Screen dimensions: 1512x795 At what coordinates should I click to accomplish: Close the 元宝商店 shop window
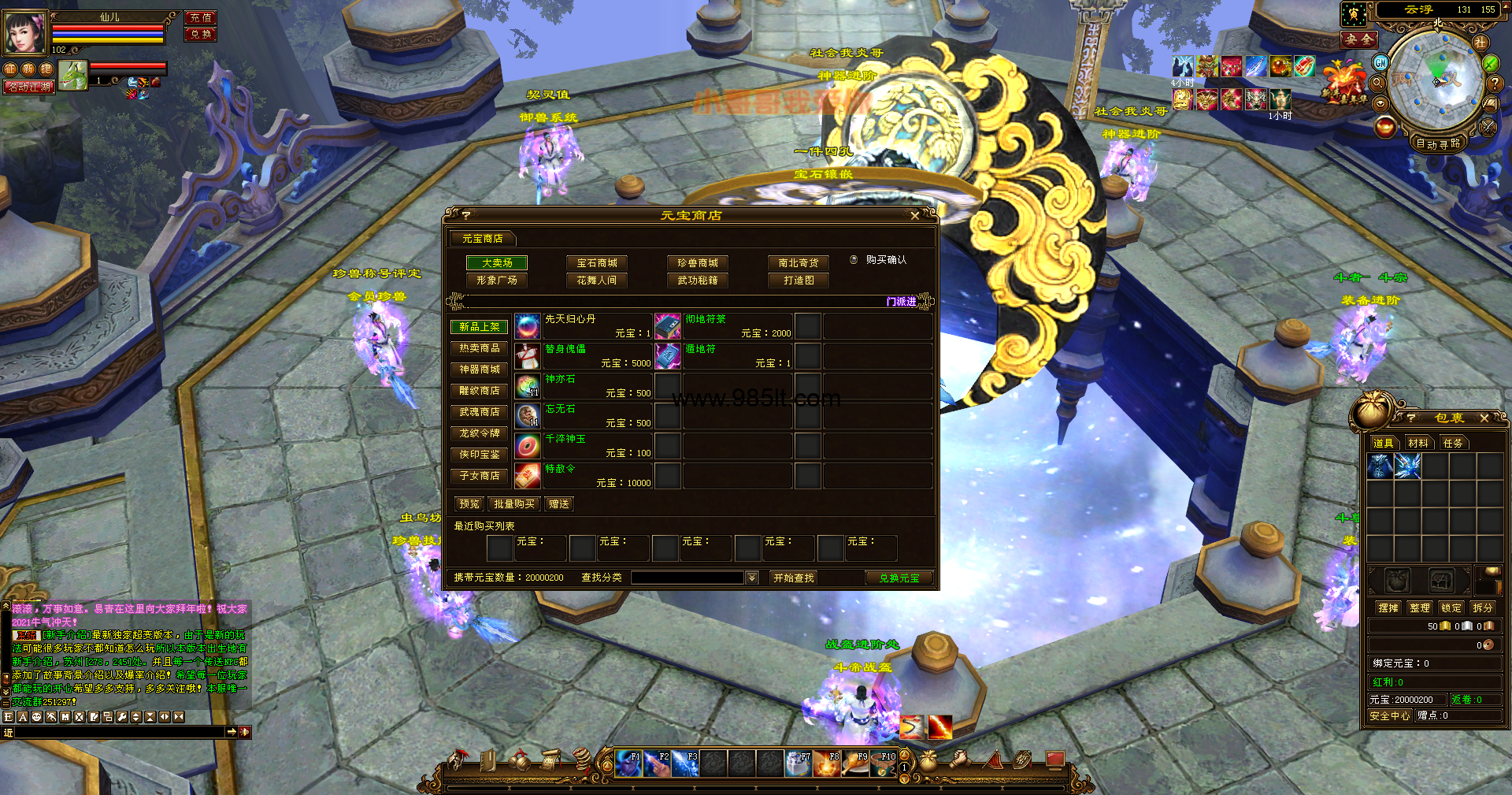point(914,216)
